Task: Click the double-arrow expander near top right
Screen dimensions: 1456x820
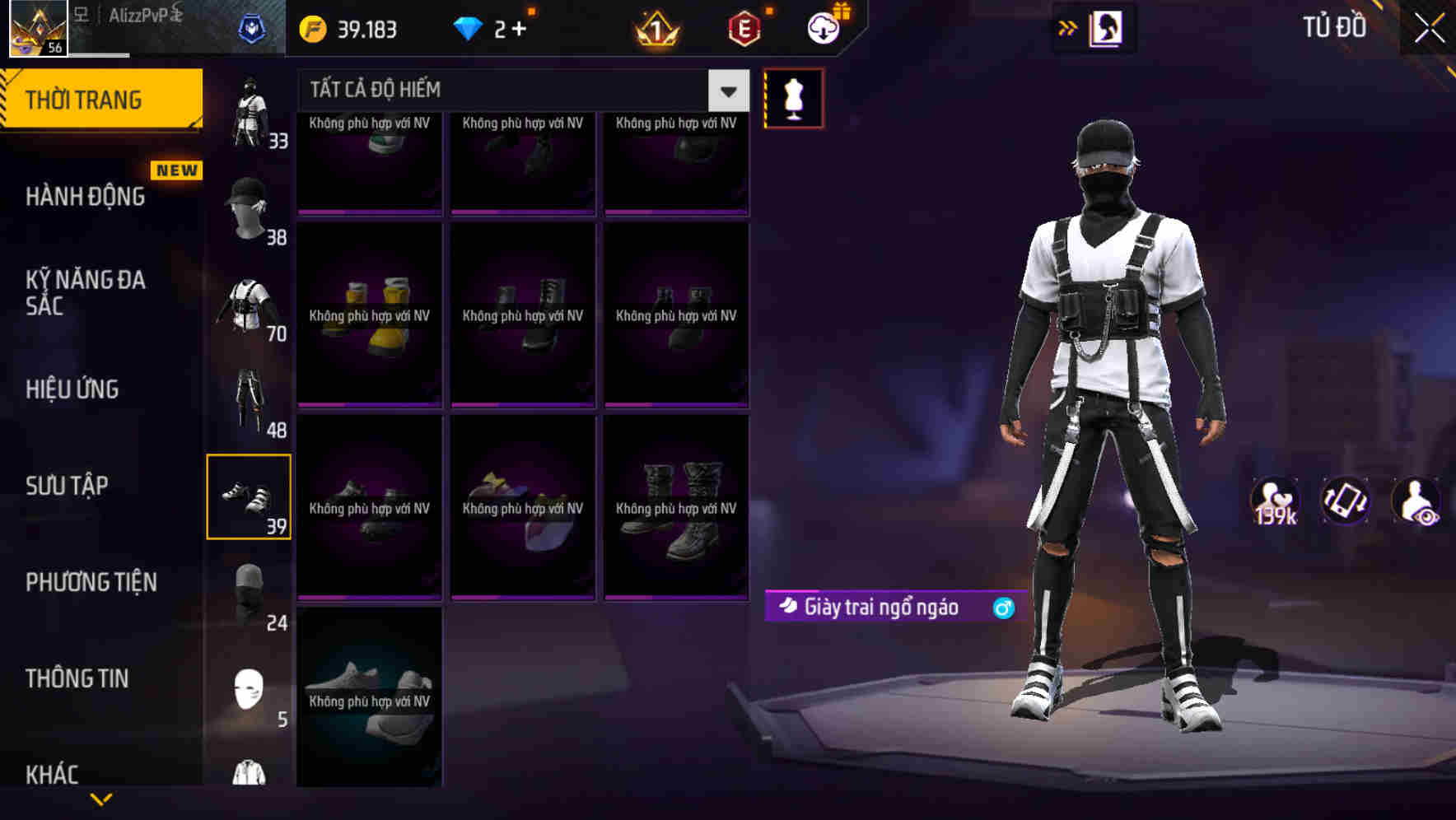Action: click(x=1066, y=27)
